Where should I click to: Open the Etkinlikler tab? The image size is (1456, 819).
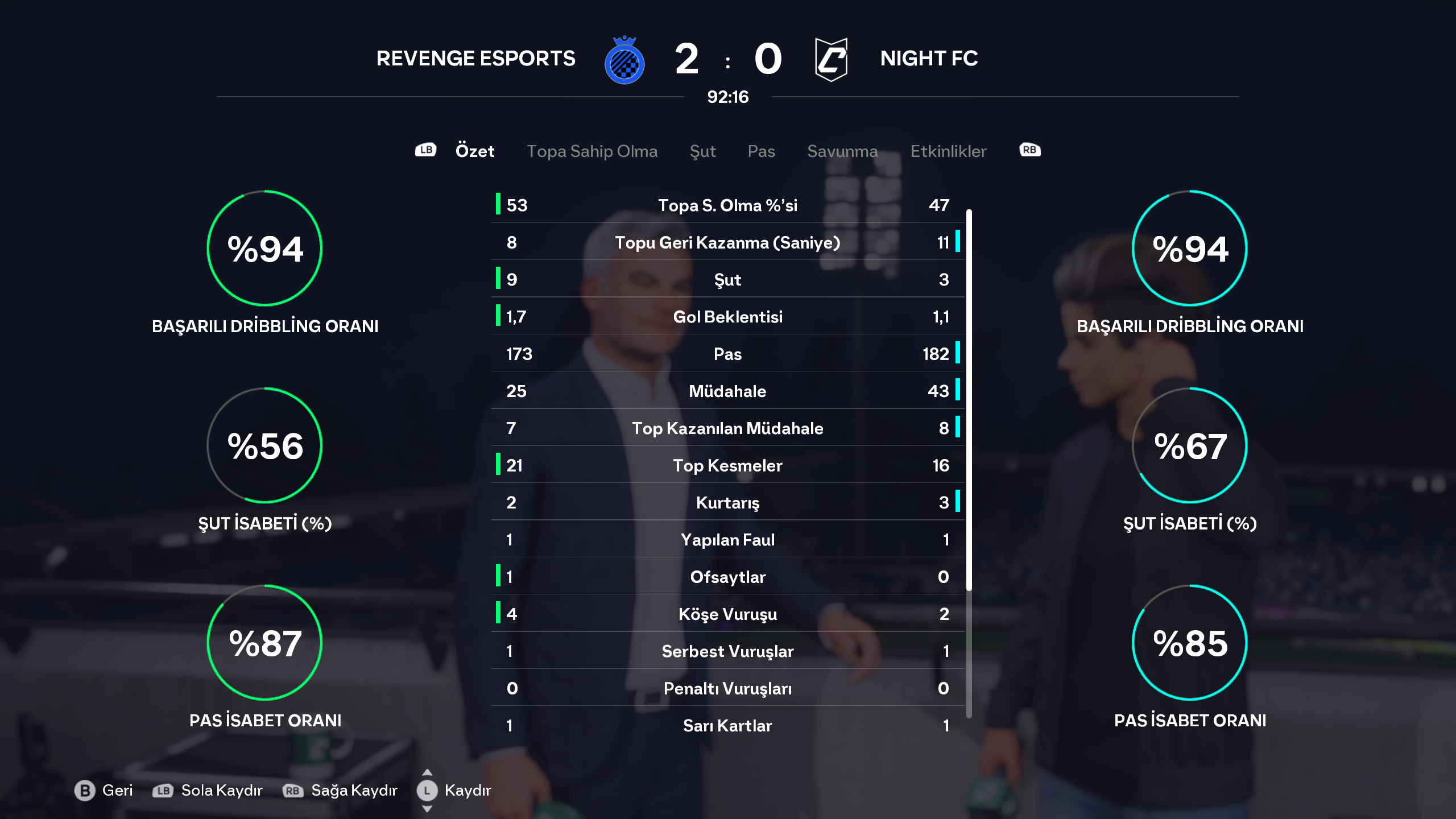click(948, 151)
